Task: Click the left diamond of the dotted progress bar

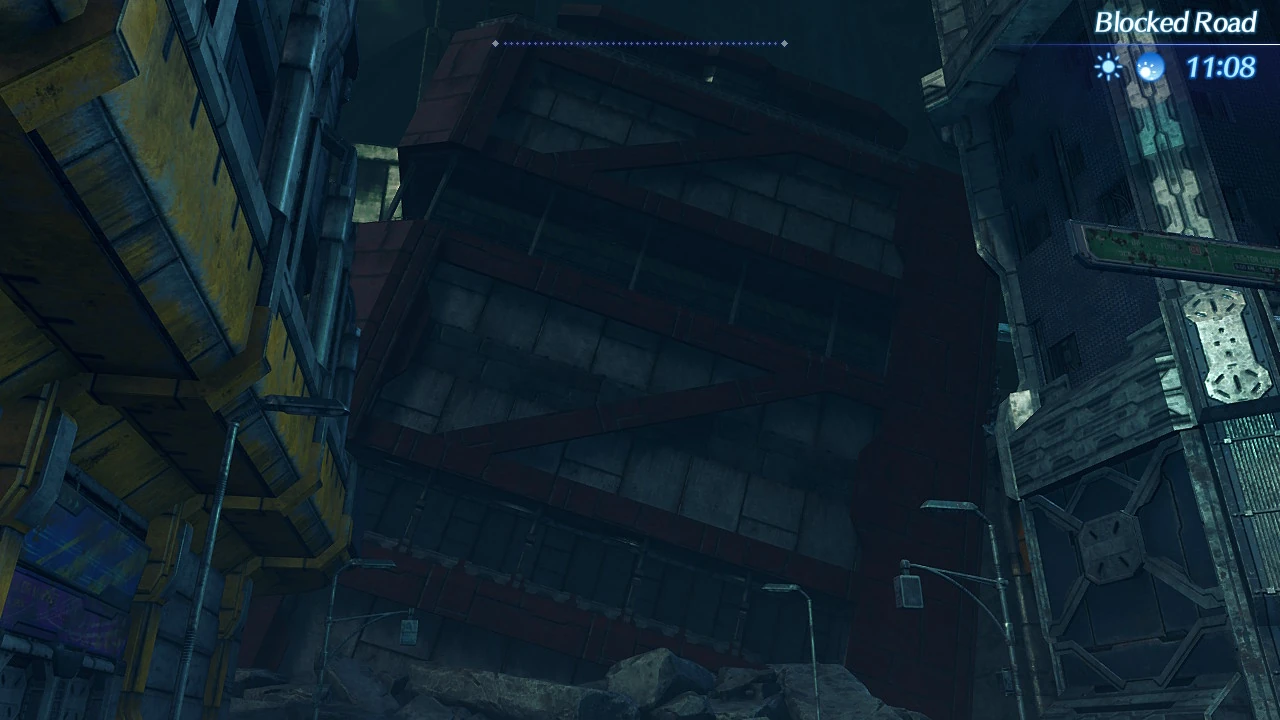Action: [494, 43]
